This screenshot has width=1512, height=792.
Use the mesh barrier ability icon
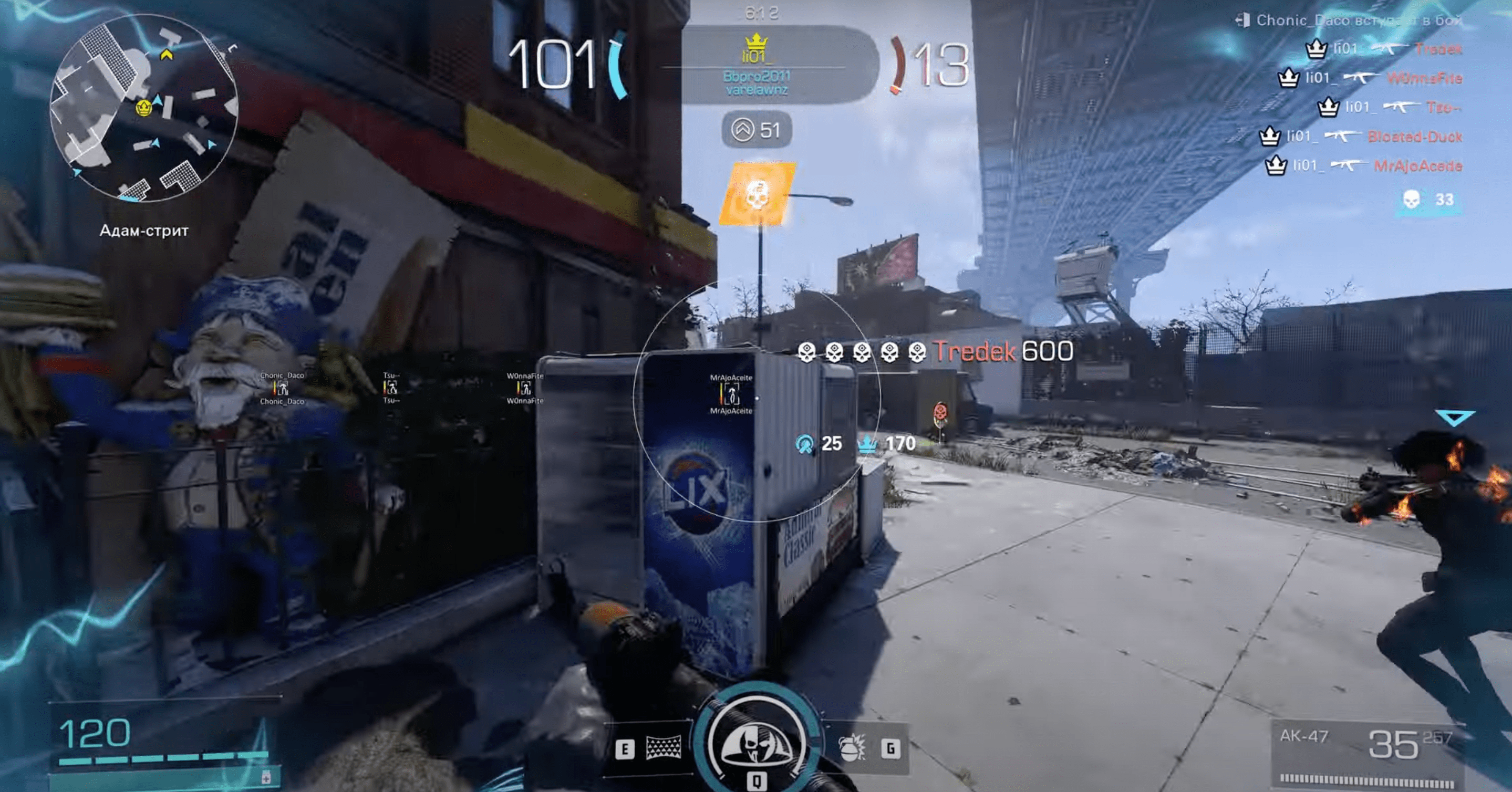[663, 748]
